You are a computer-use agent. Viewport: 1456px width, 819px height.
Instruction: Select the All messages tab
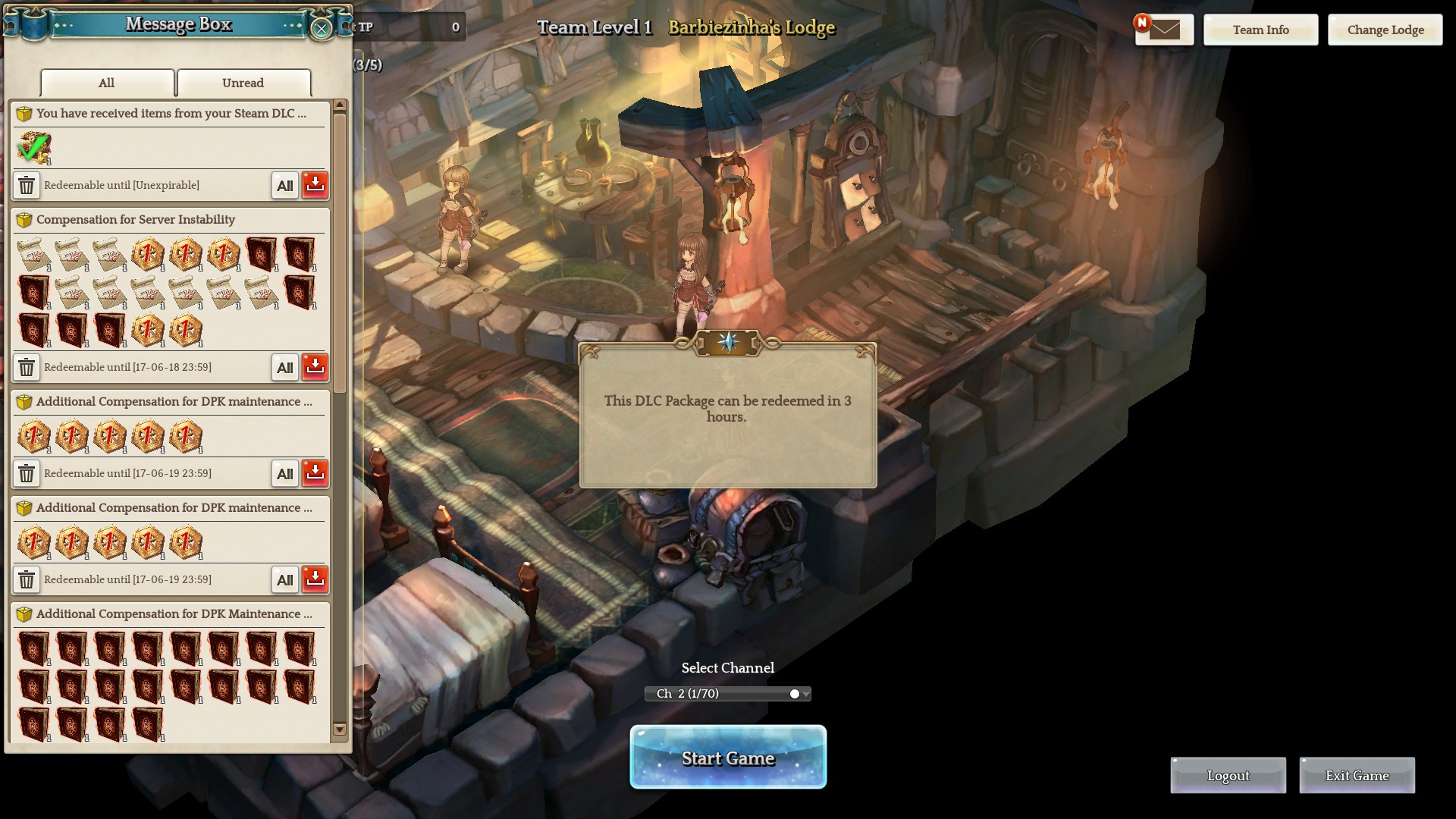point(107,83)
